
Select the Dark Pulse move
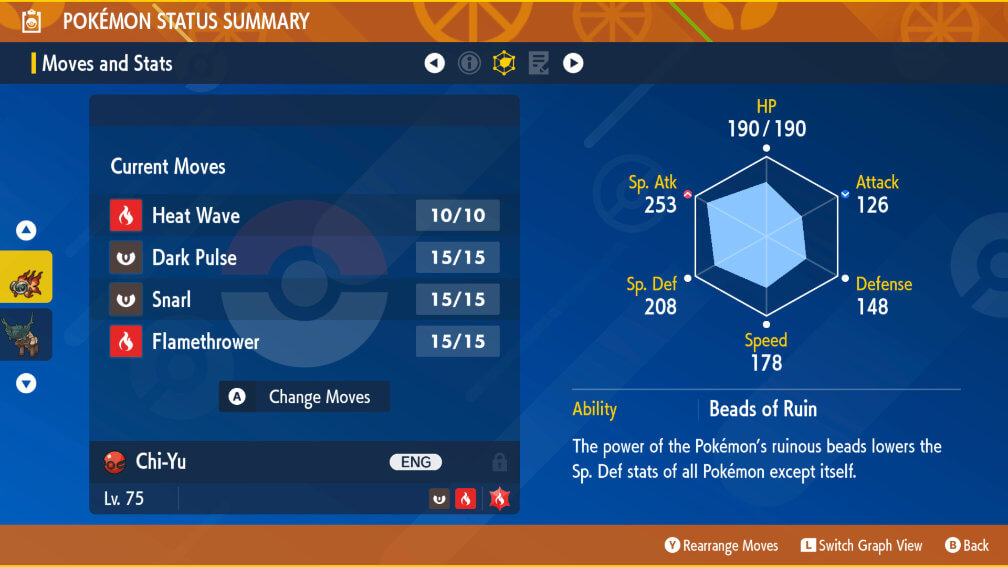(304, 257)
